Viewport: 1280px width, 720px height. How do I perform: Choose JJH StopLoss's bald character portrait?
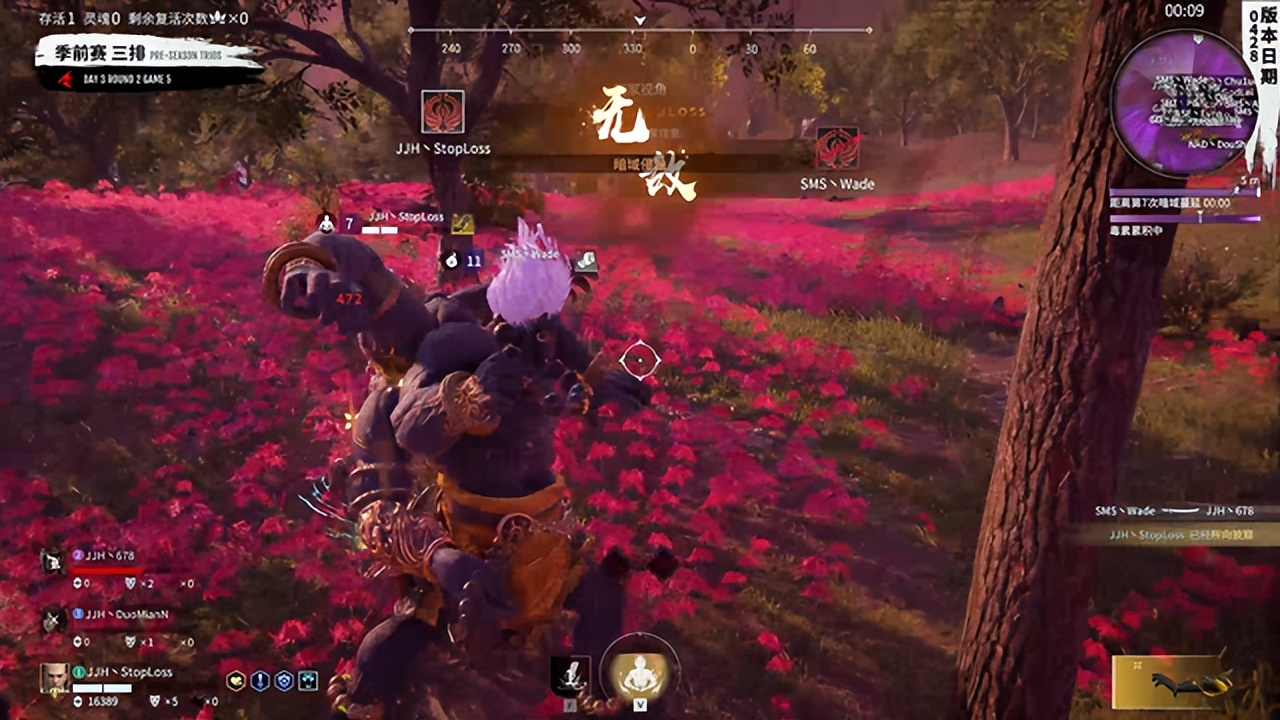coord(54,678)
